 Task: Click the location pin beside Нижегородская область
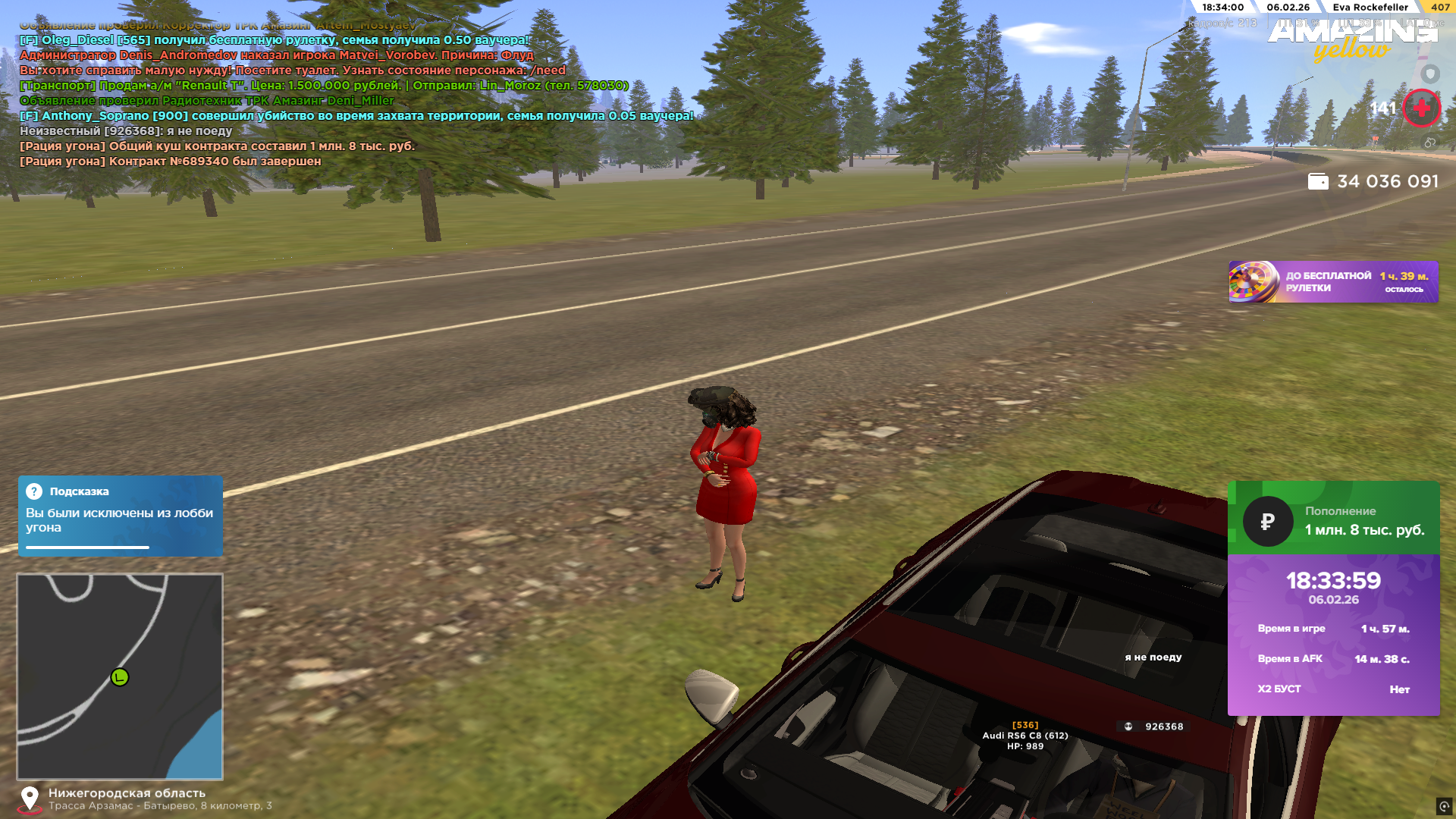(30, 799)
